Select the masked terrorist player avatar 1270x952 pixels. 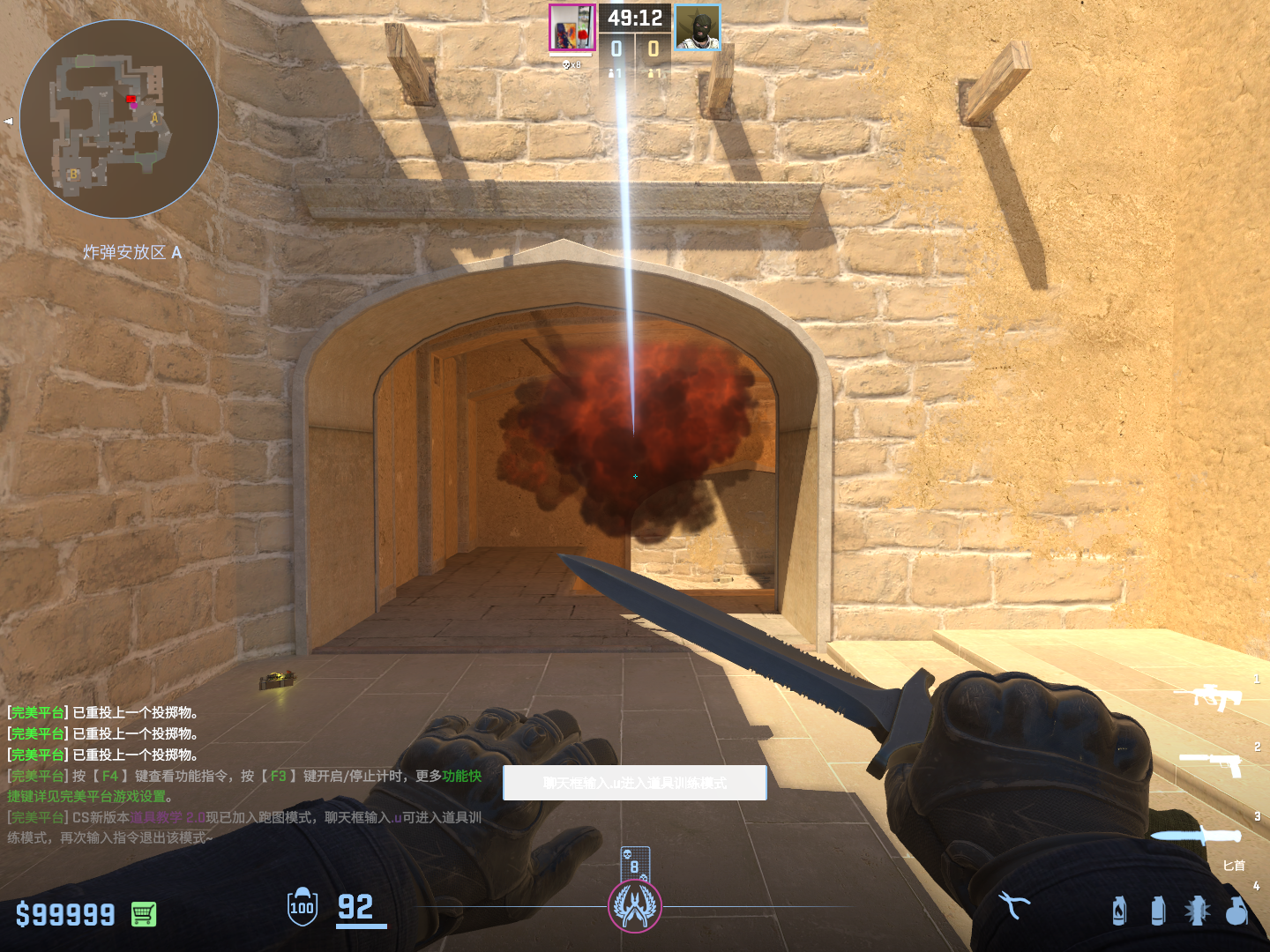698,28
